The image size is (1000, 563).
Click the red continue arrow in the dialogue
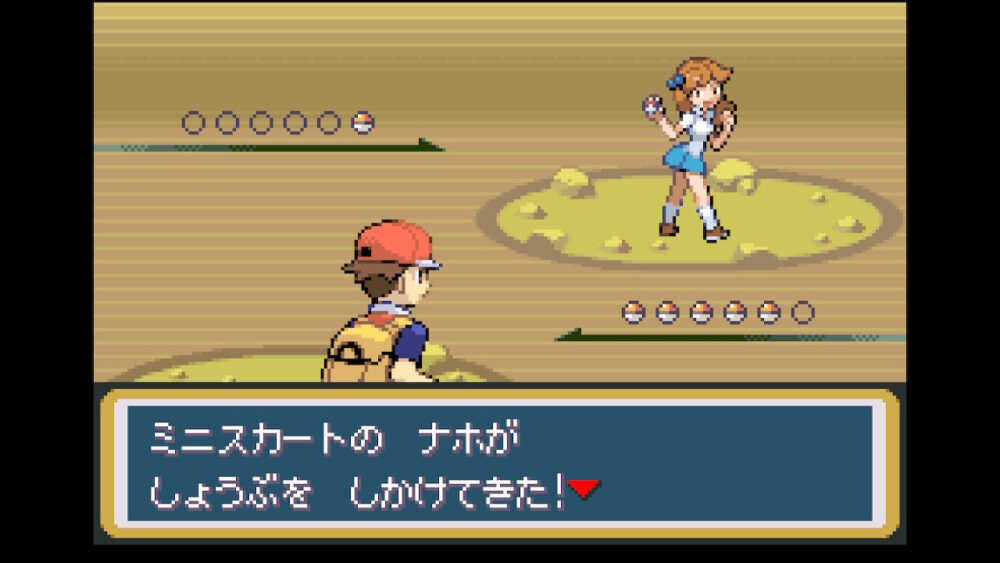pyautogui.click(x=584, y=488)
